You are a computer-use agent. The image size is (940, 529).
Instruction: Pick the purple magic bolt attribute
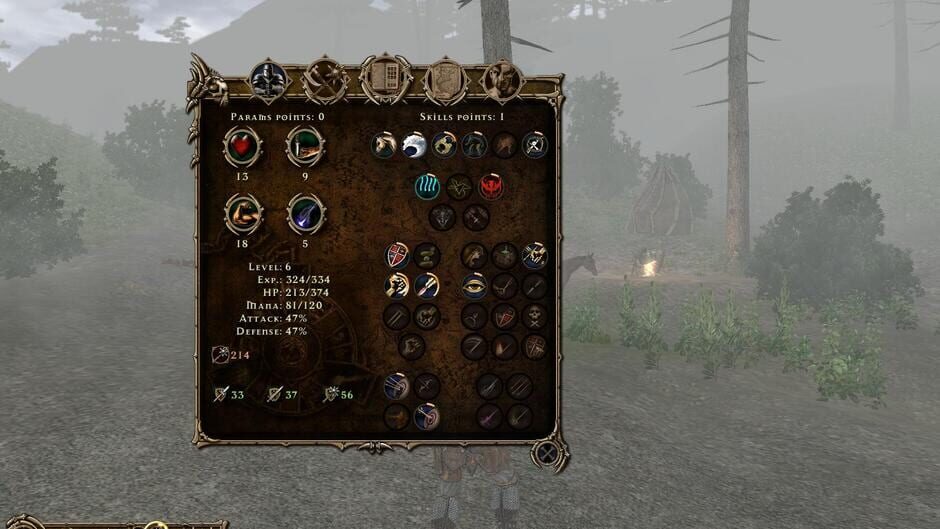(x=305, y=213)
